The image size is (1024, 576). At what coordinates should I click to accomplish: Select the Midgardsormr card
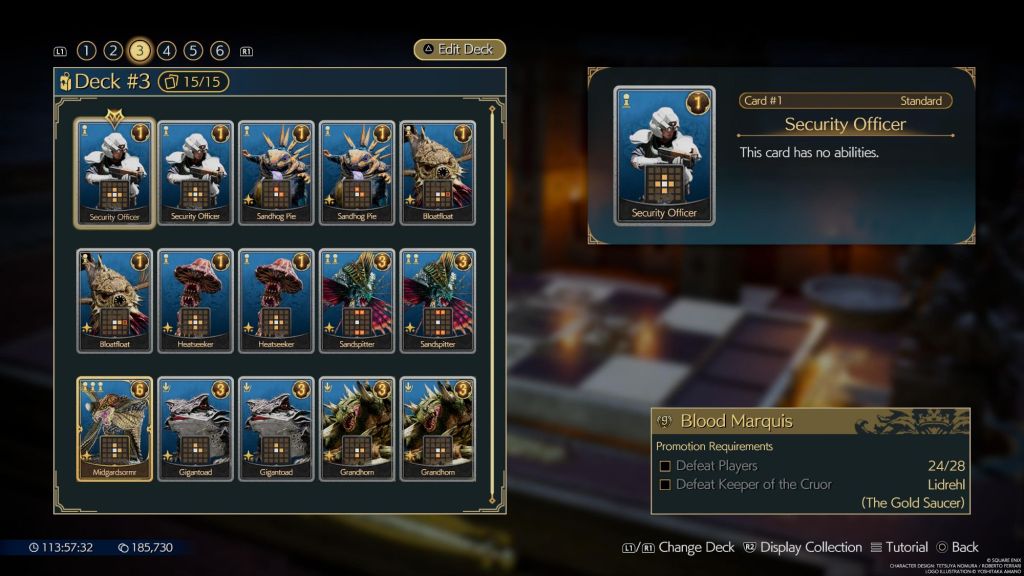click(x=115, y=429)
